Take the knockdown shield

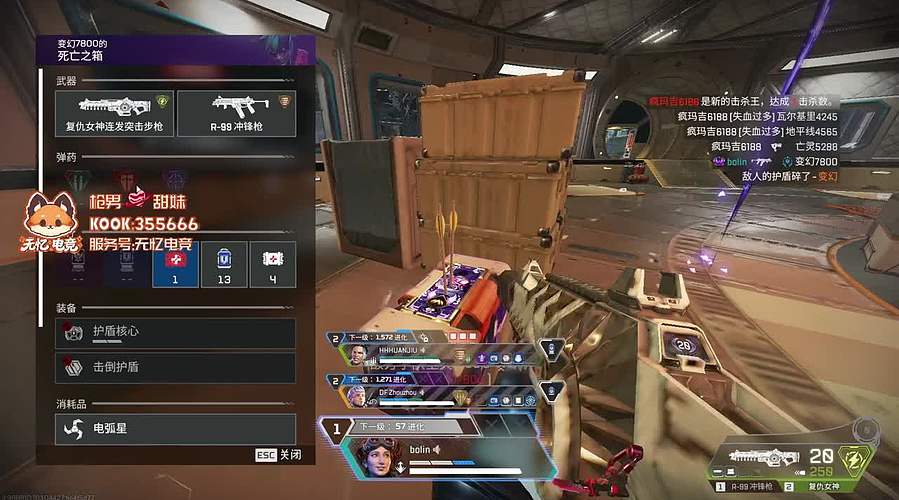175,367
